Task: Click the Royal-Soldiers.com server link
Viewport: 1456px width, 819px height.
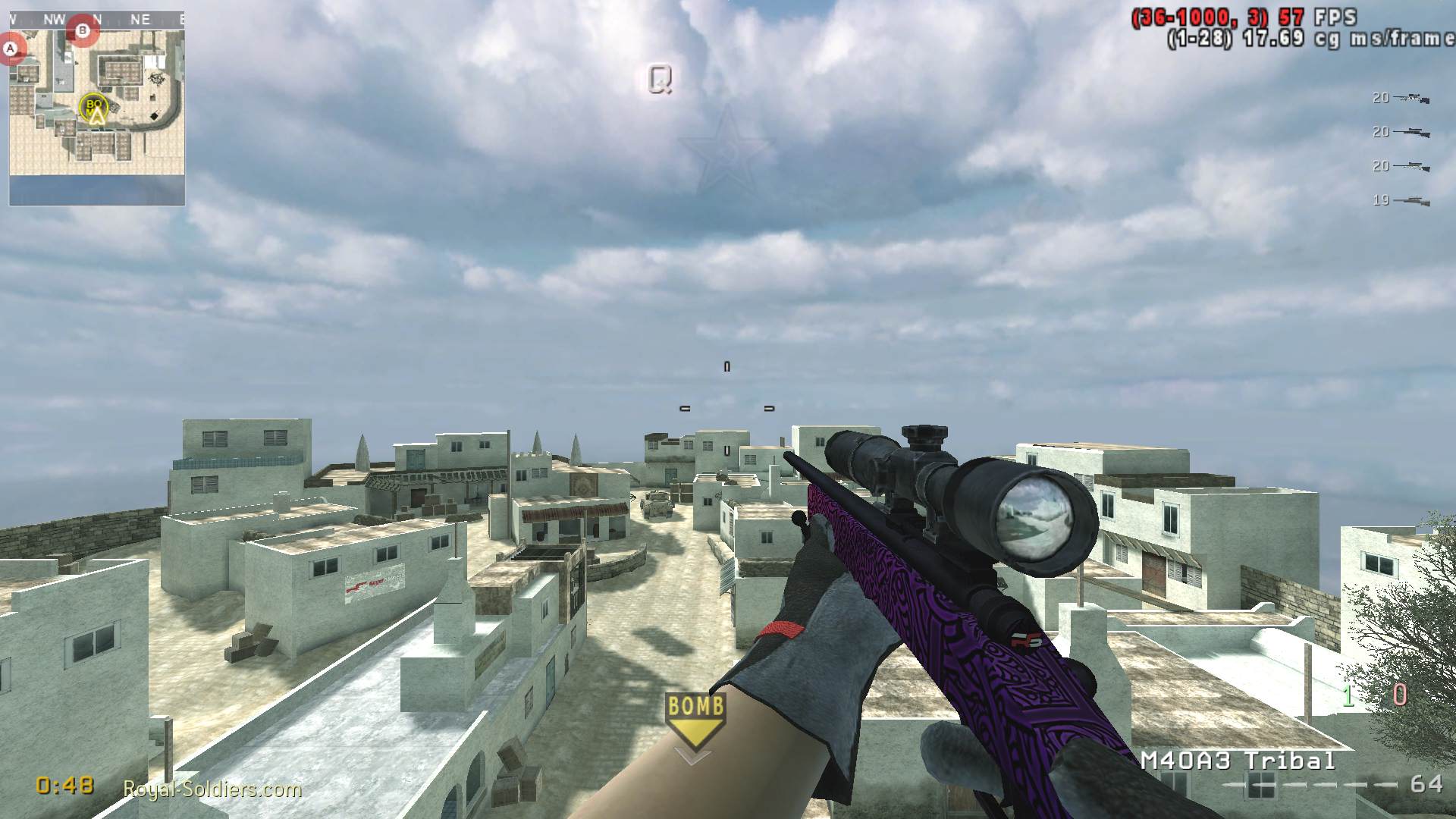Action: (212, 789)
